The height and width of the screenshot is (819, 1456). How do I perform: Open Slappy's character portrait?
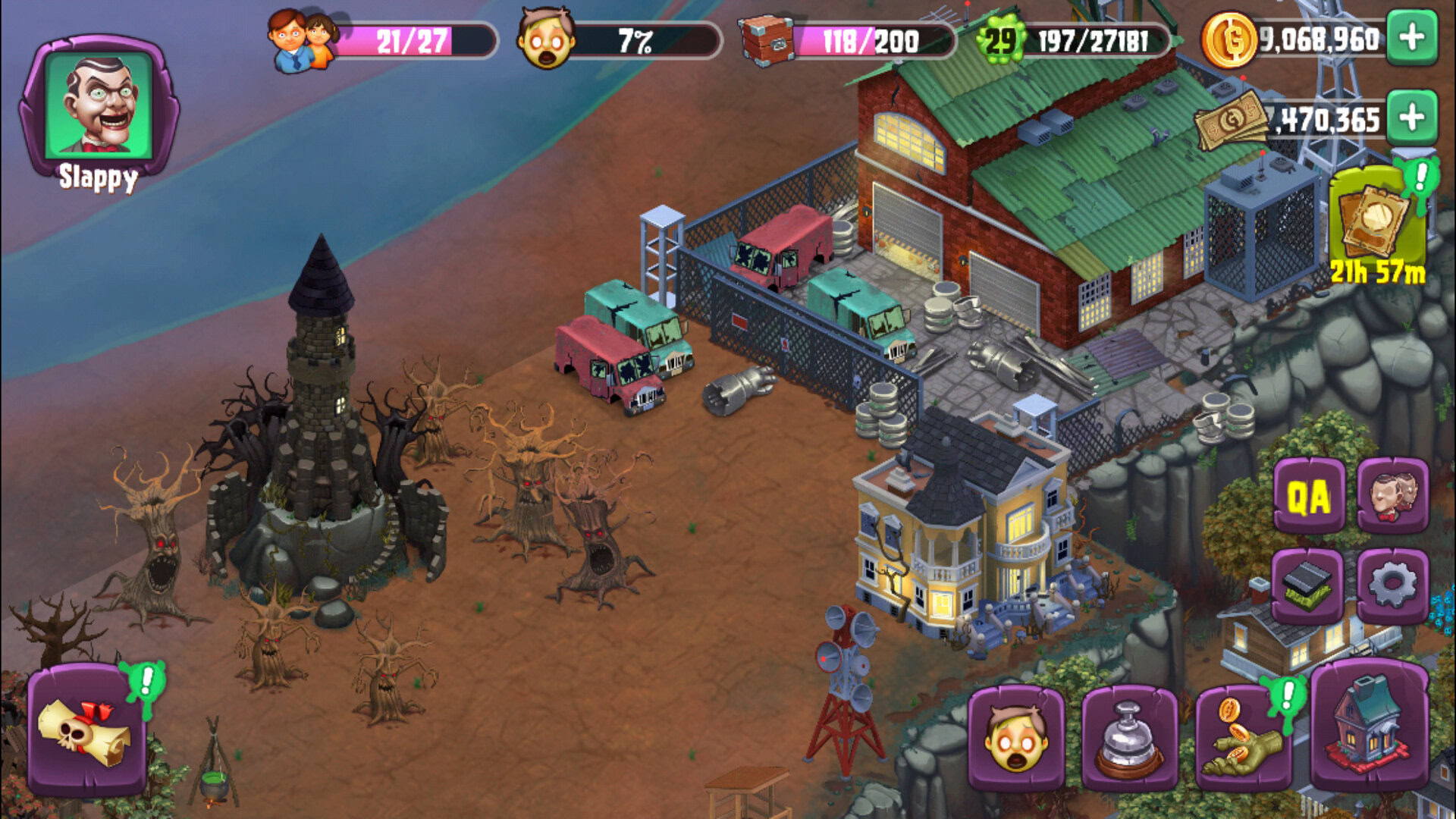click(99, 105)
